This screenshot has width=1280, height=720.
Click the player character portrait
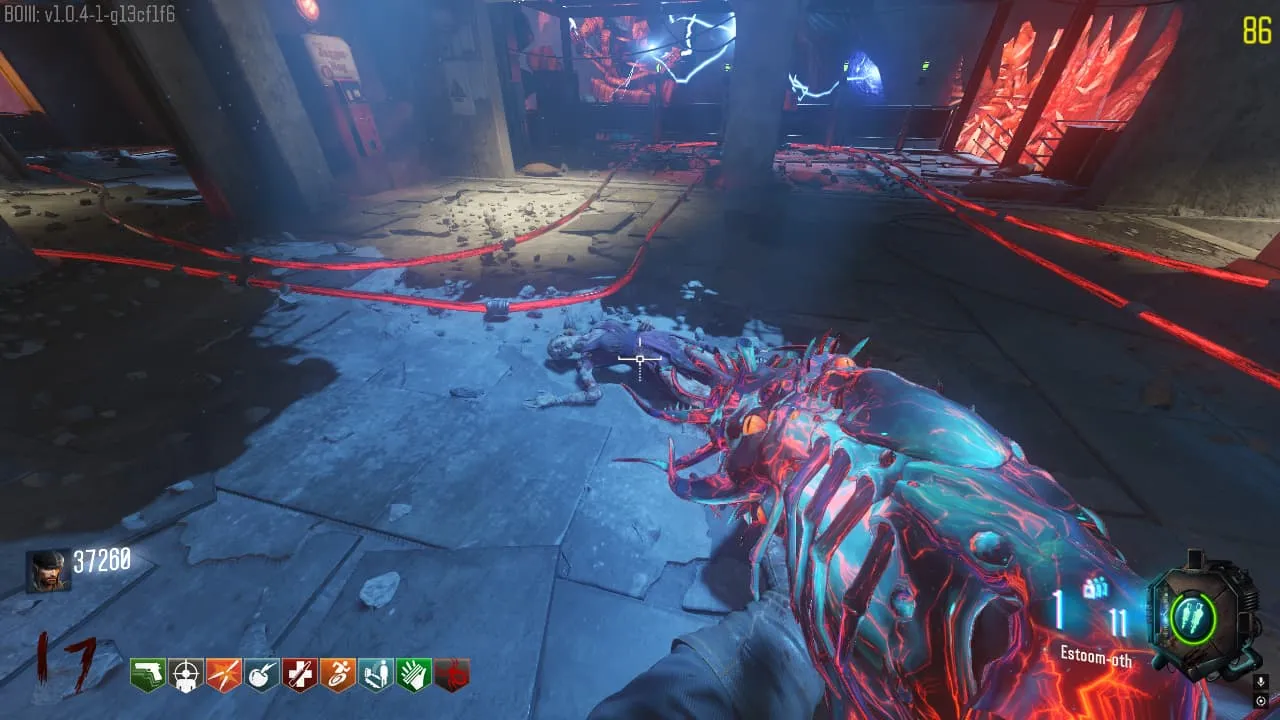click(x=49, y=571)
